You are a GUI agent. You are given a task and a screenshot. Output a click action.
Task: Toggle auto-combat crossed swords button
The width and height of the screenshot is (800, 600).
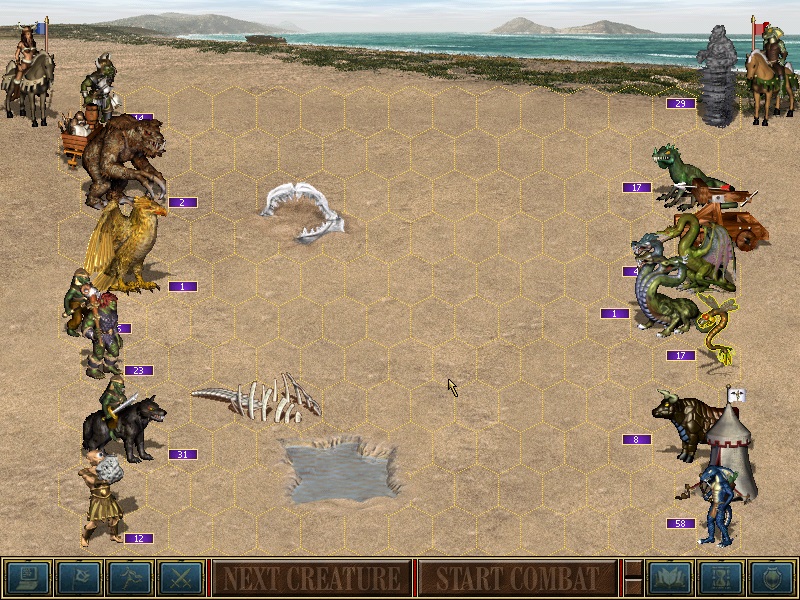[x=181, y=578]
